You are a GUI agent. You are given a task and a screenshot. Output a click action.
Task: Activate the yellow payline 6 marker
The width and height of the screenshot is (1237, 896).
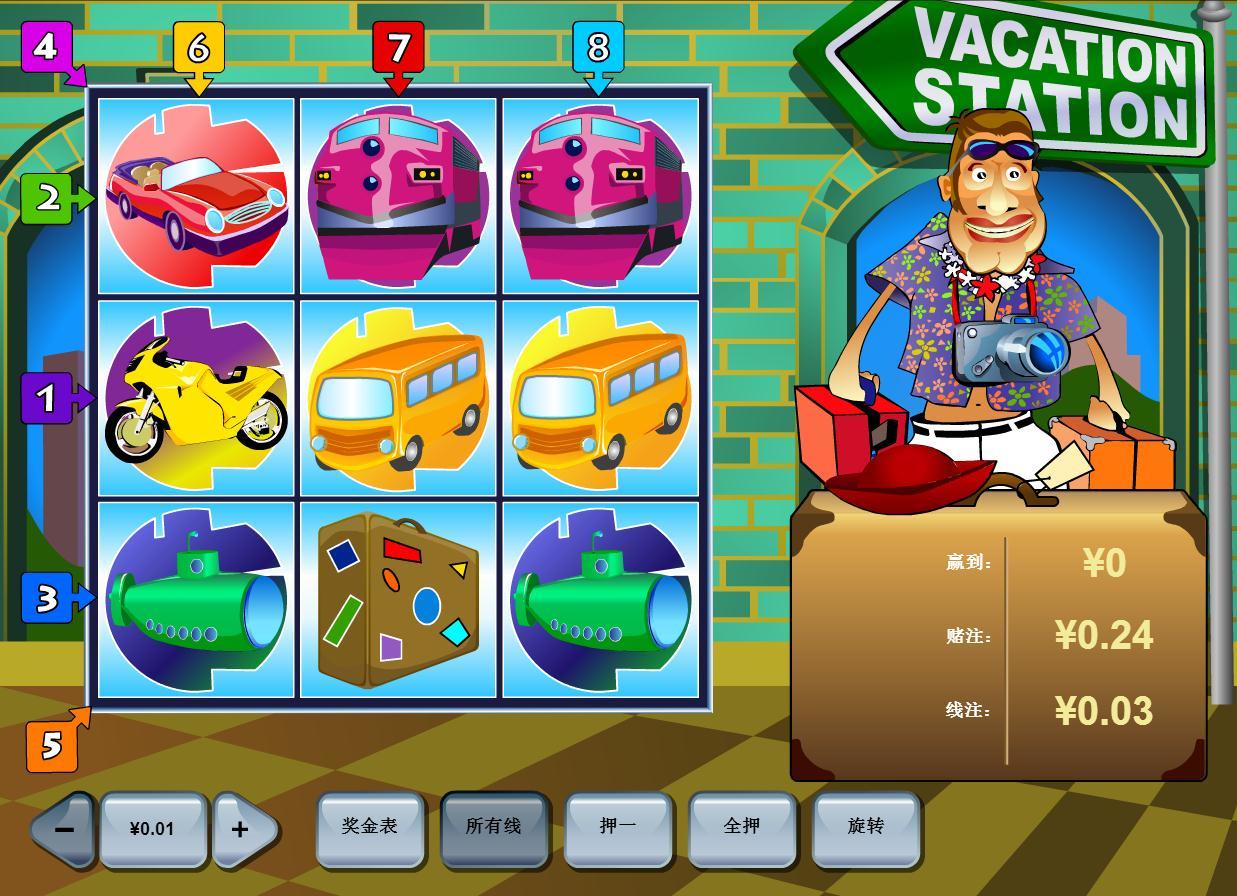198,47
